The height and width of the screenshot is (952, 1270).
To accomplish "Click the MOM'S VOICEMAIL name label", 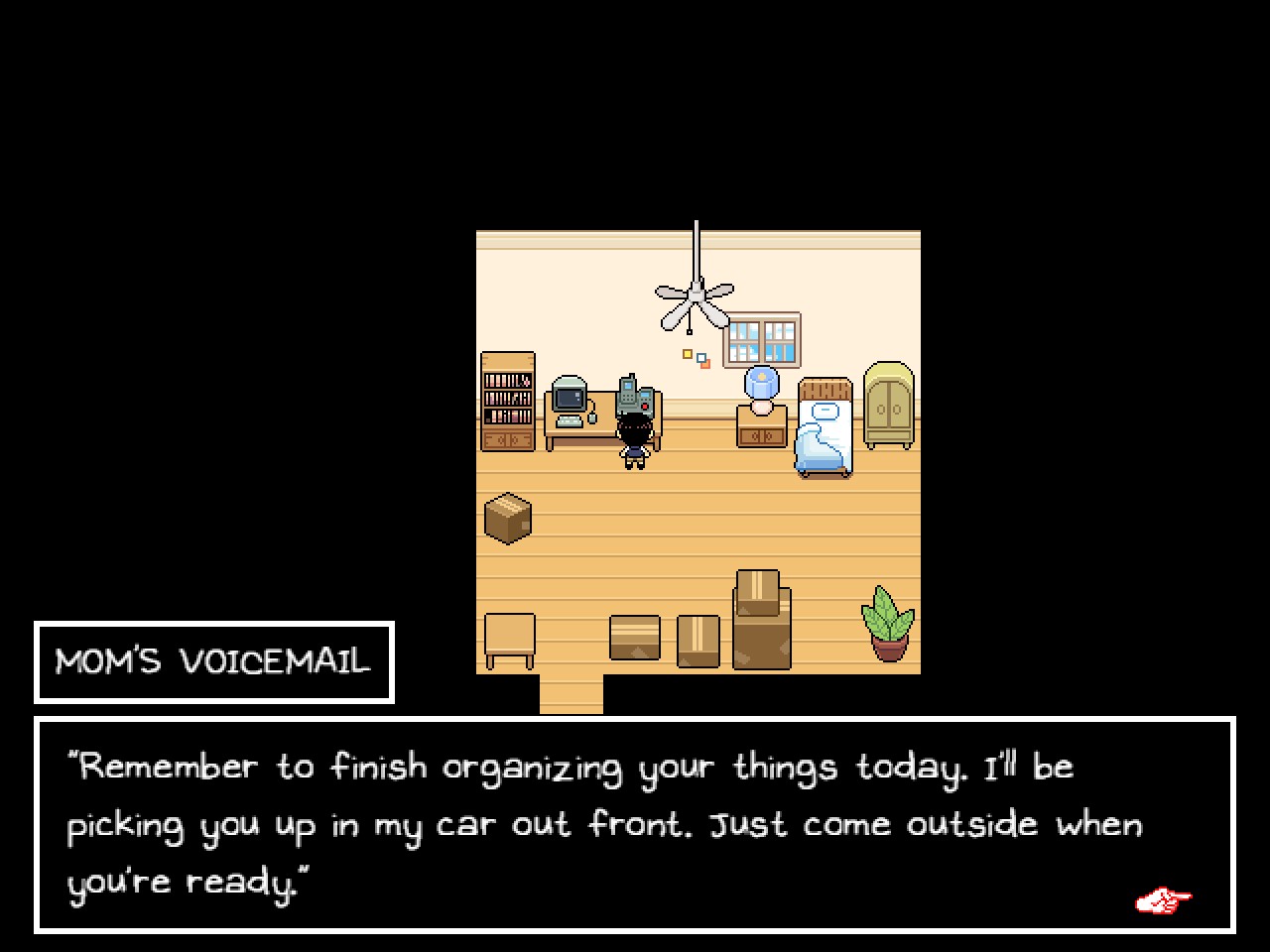I will (x=212, y=661).
